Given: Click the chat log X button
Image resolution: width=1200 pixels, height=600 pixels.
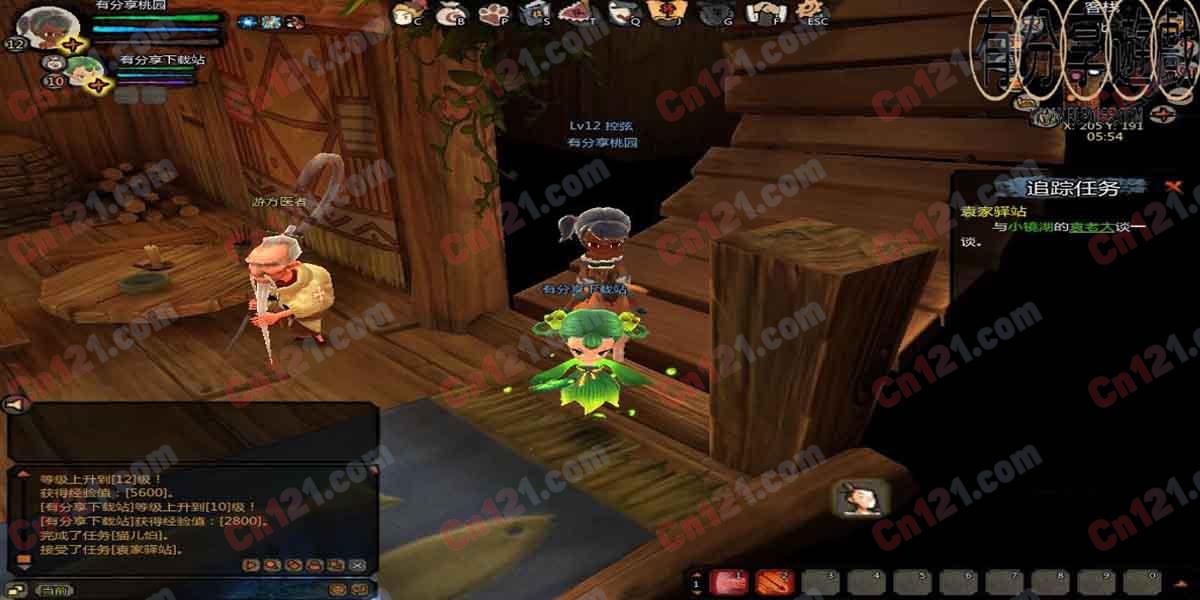Looking at the screenshot, I should pos(357,565).
